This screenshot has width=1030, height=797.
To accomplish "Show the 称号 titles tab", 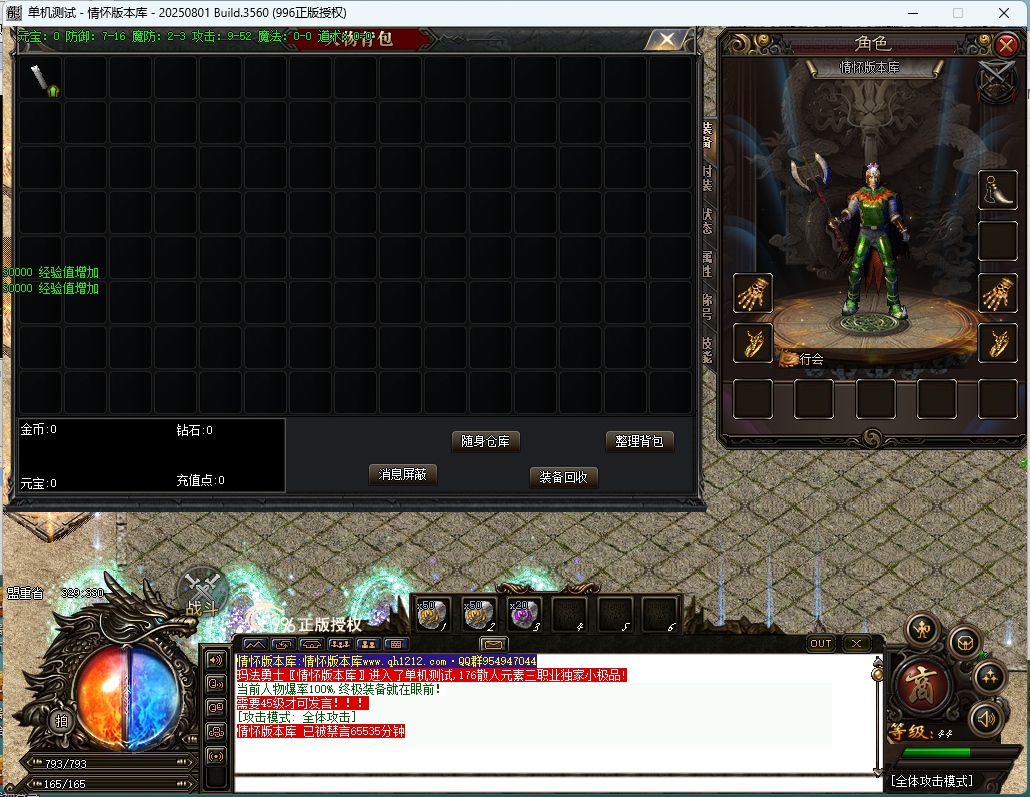I will 707,306.
